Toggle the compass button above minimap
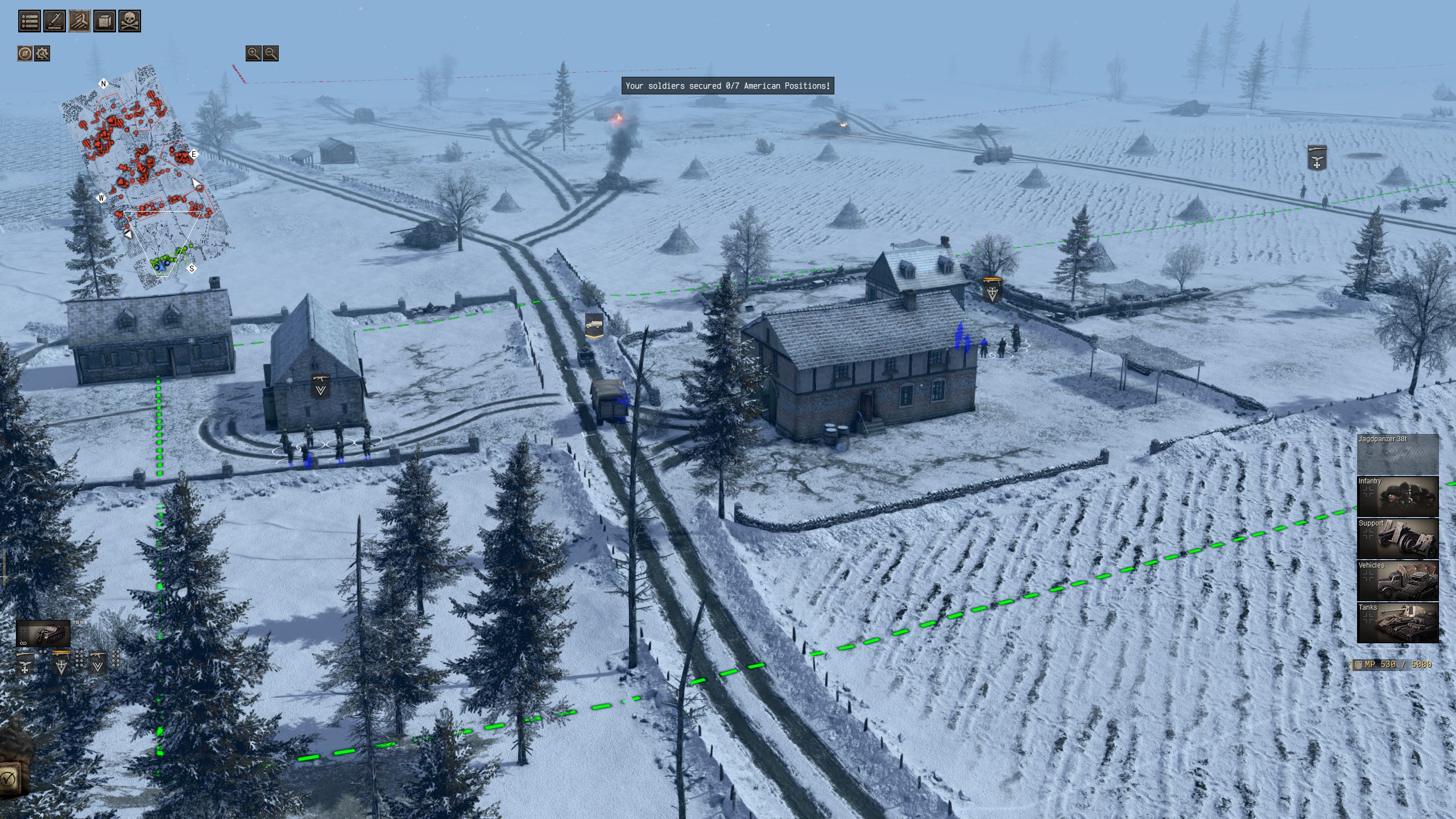This screenshot has width=1456, height=819. coord(24,53)
